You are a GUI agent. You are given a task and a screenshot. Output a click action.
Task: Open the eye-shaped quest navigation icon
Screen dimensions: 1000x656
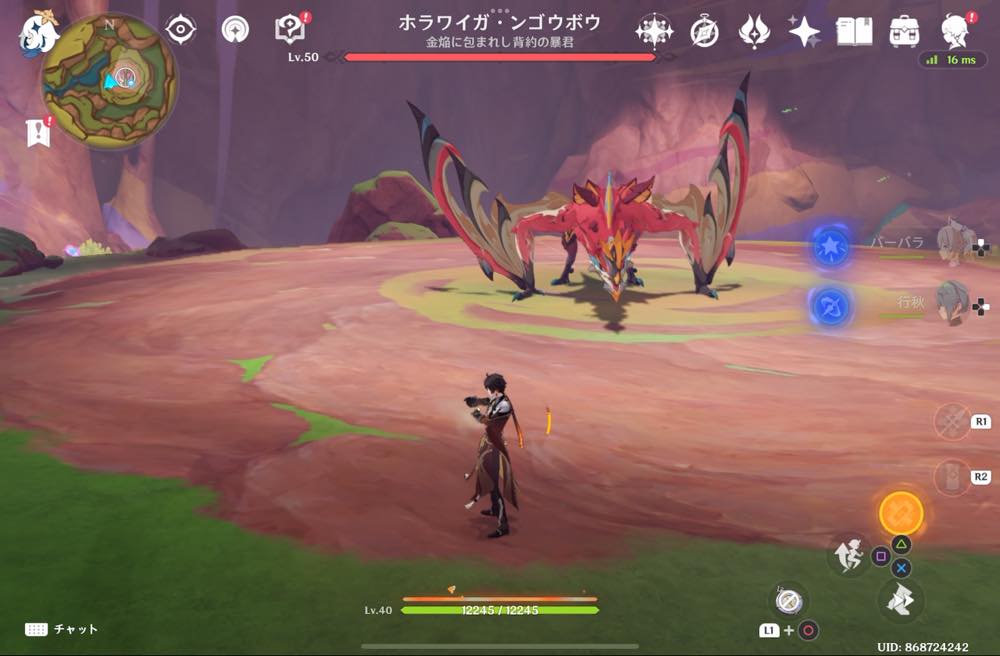pos(180,30)
